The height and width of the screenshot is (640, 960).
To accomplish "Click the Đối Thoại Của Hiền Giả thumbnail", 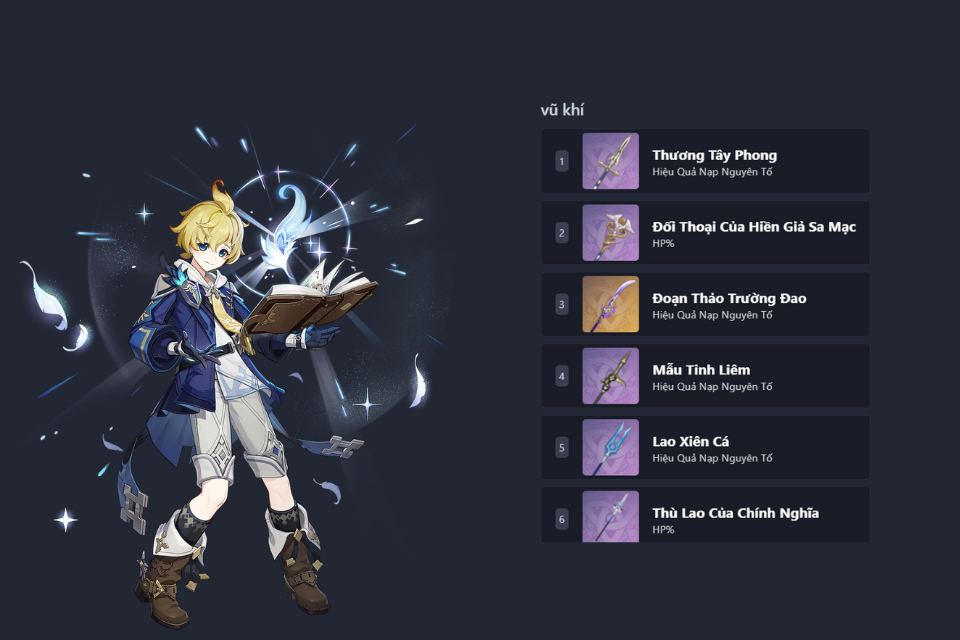I will pyautogui.click(x=610, y=233).
